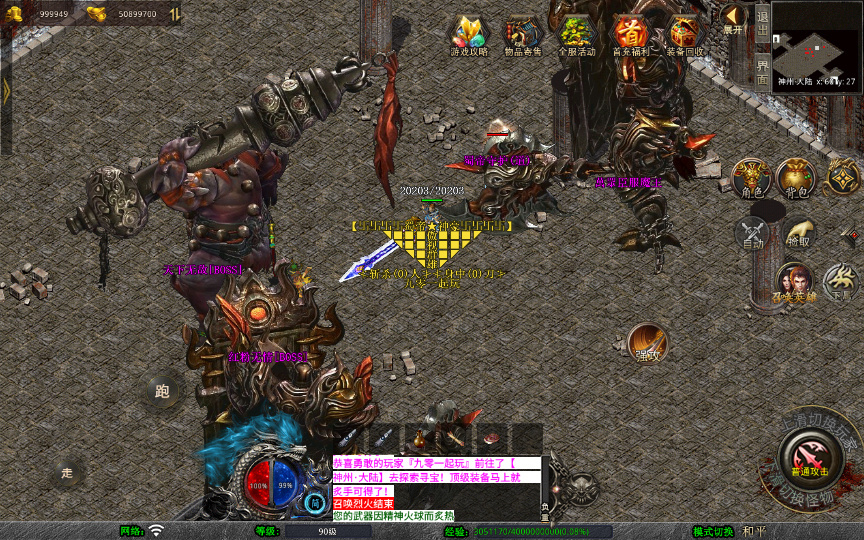Open the 装备回收 equipment recycling chest

pyautogui.click(x=685, y=35)
